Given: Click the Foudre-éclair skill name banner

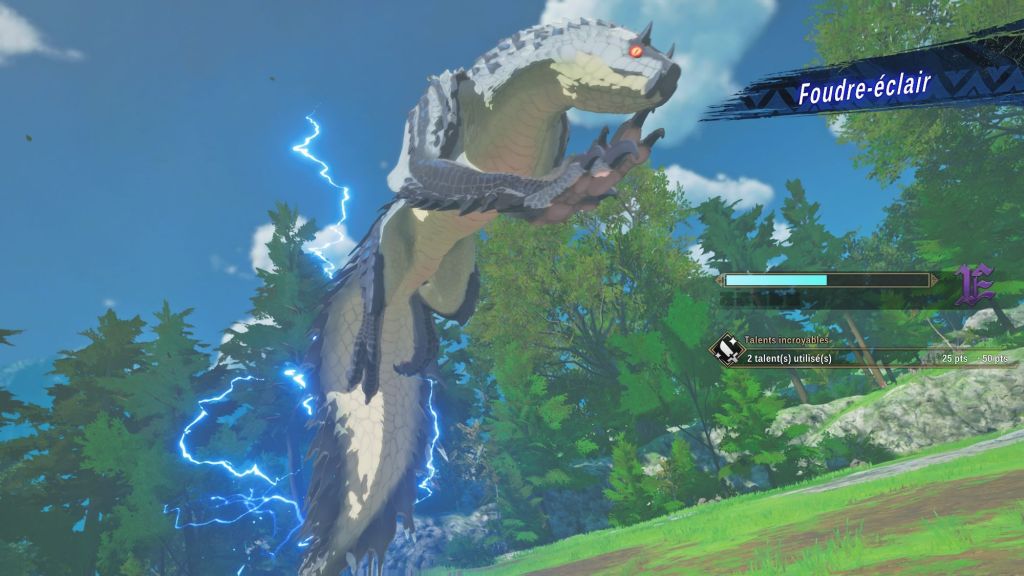Looking at the screenshot, I should click(x=864, y=88).
